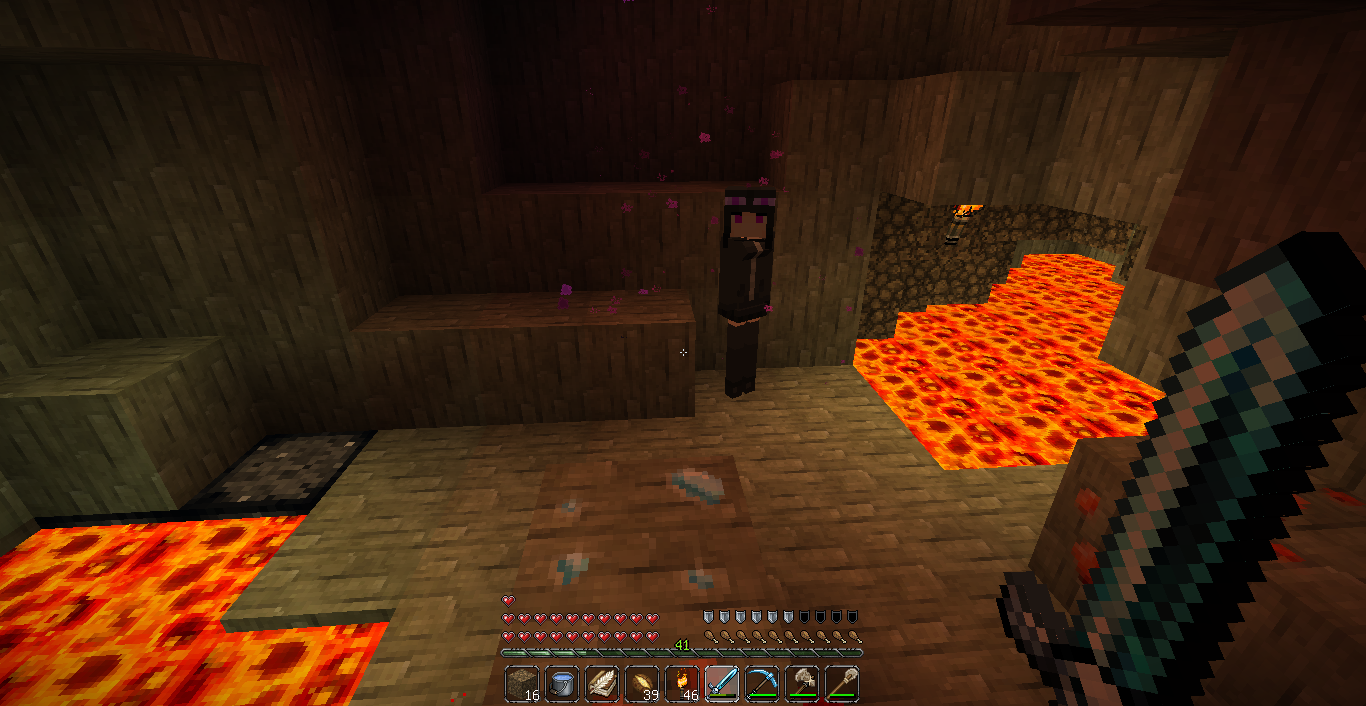Select the bread stack in the hotbar
Image resolution: width=1366 pixels, height=706 pixels.
[x=642, y=684]
